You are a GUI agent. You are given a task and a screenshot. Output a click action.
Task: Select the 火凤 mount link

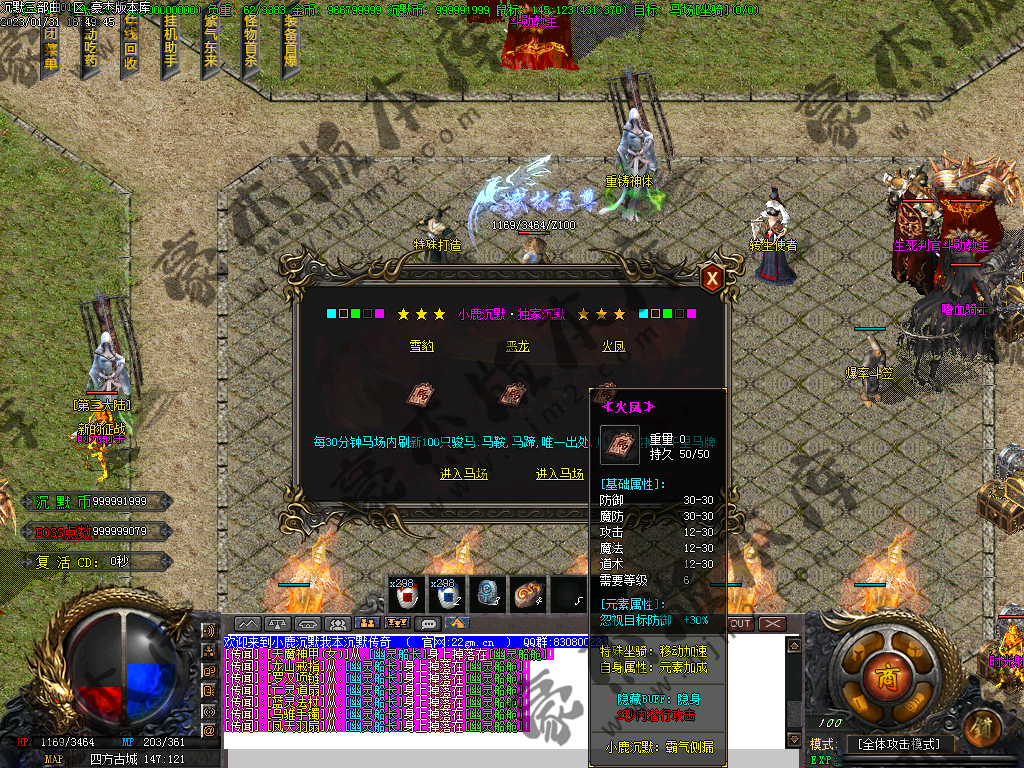tap(613, 346)
